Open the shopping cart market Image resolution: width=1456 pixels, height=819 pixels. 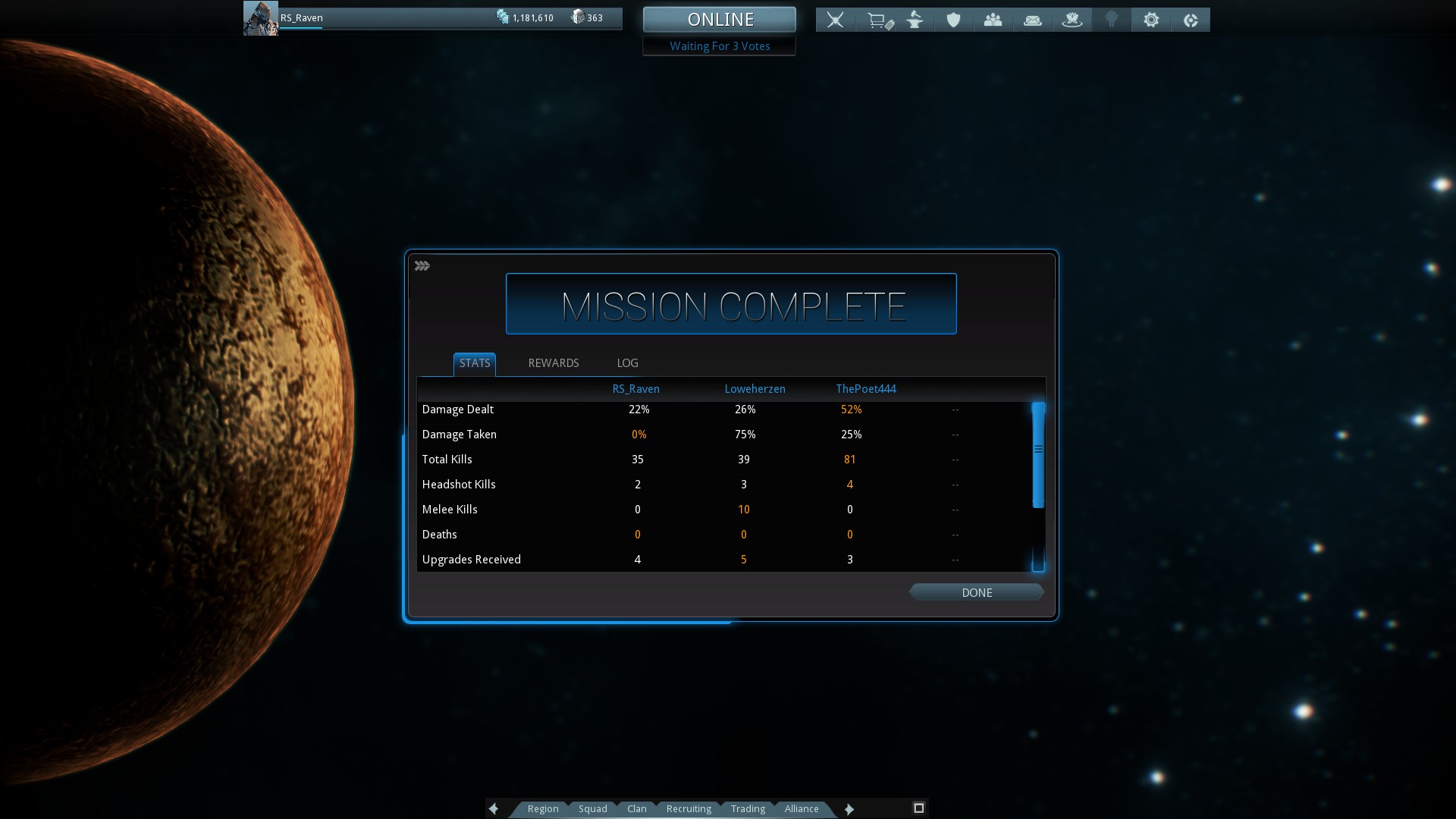point(878,20)
